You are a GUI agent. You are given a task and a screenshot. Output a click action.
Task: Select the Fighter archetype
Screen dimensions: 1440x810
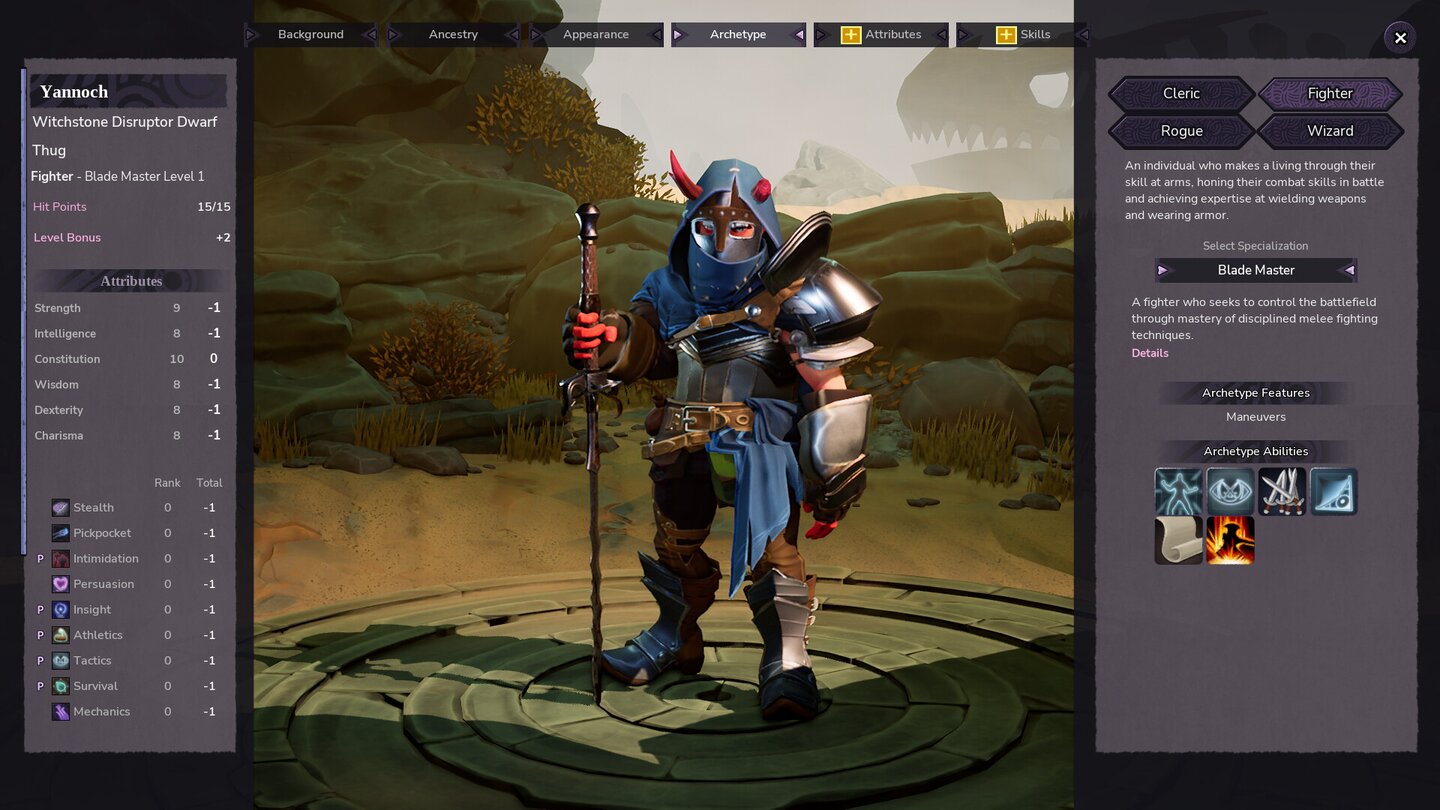click(x=1330, y=94)
